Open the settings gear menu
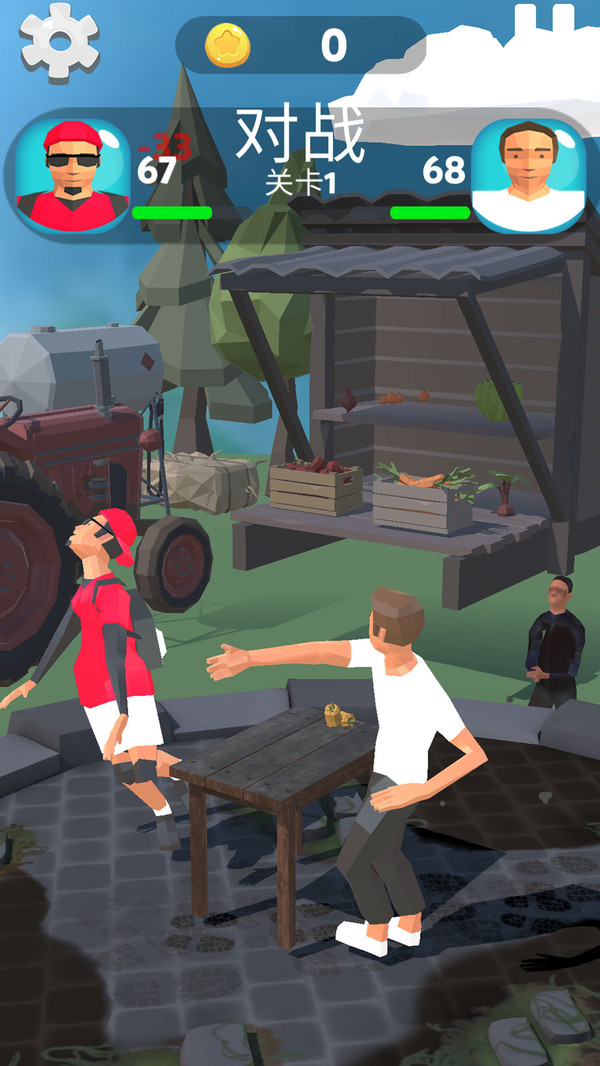Image resolution: width=600 pixels, height=1066 pixels. [x=59, y=40]
